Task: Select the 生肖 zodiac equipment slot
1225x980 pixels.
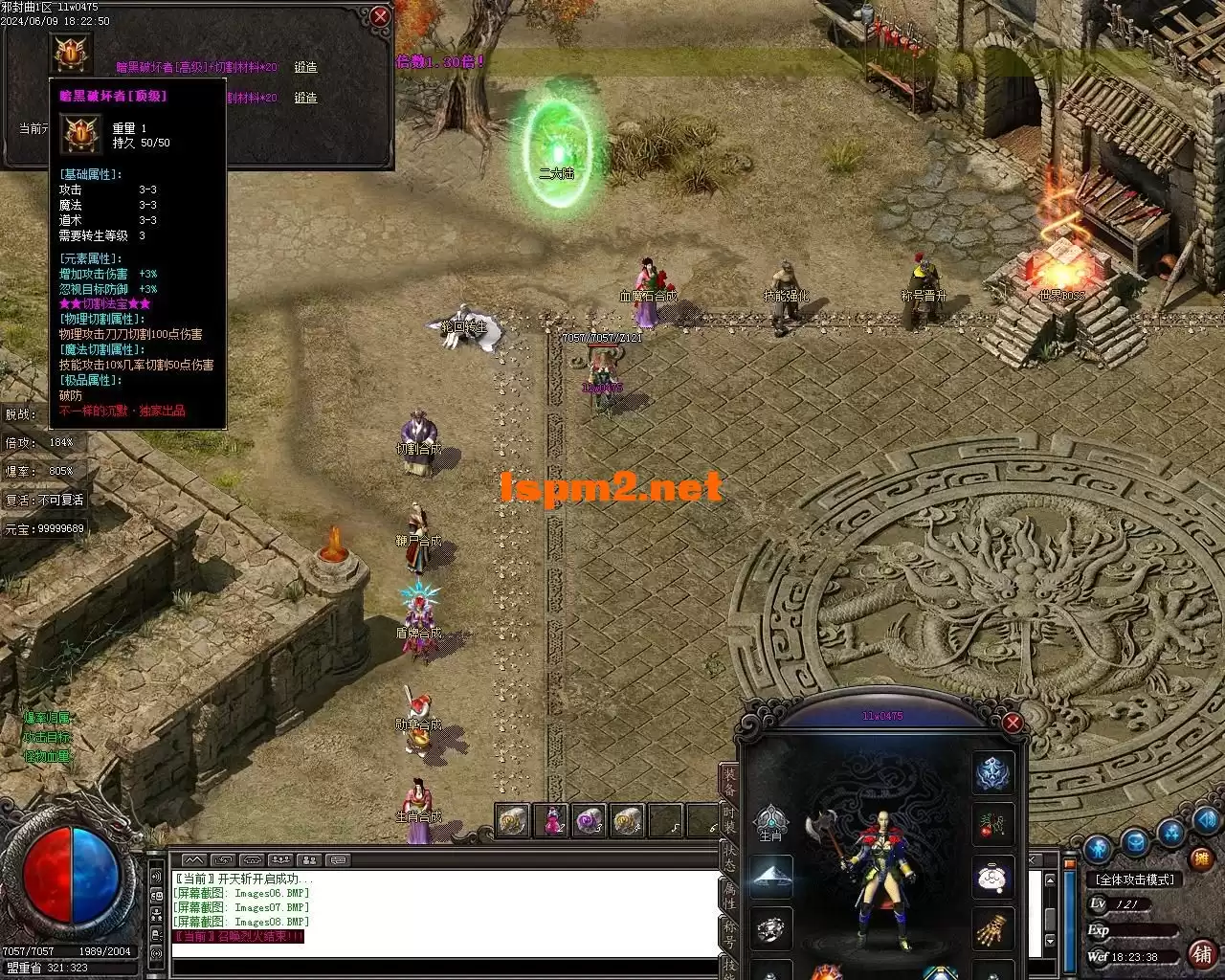Action: point(770,824)
